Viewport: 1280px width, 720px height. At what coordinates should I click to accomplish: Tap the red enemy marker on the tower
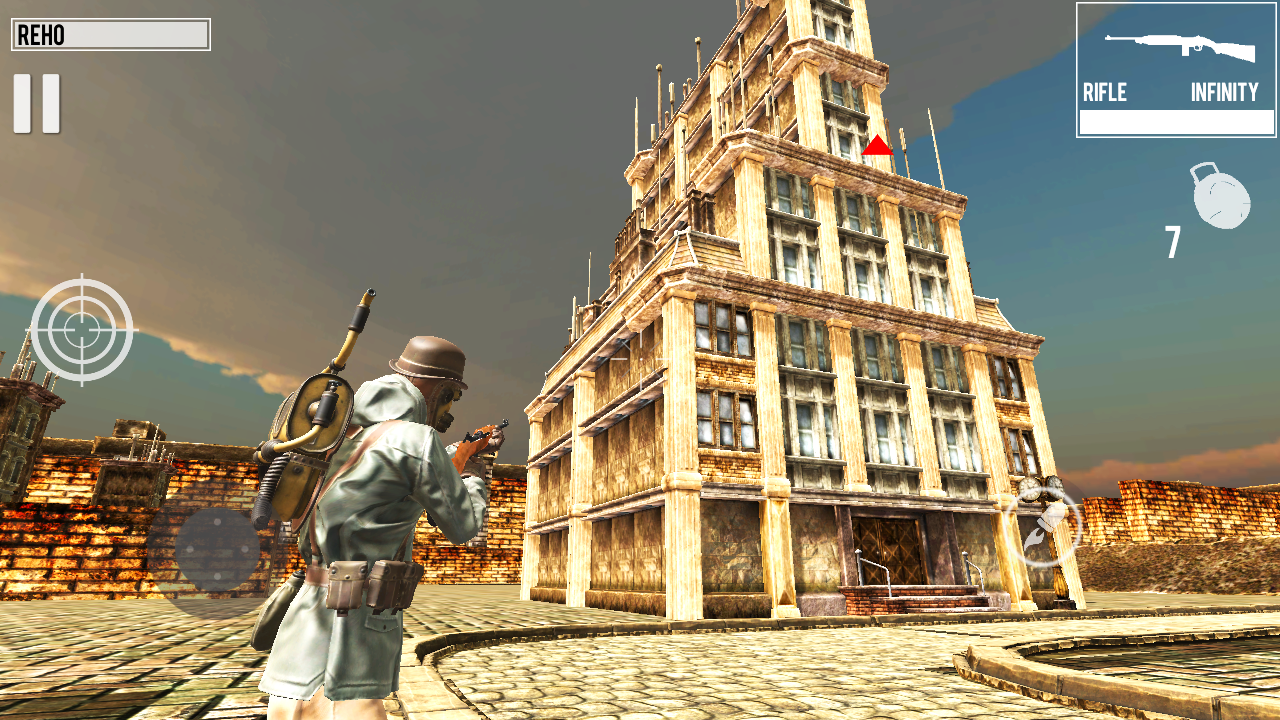(879, 147)
